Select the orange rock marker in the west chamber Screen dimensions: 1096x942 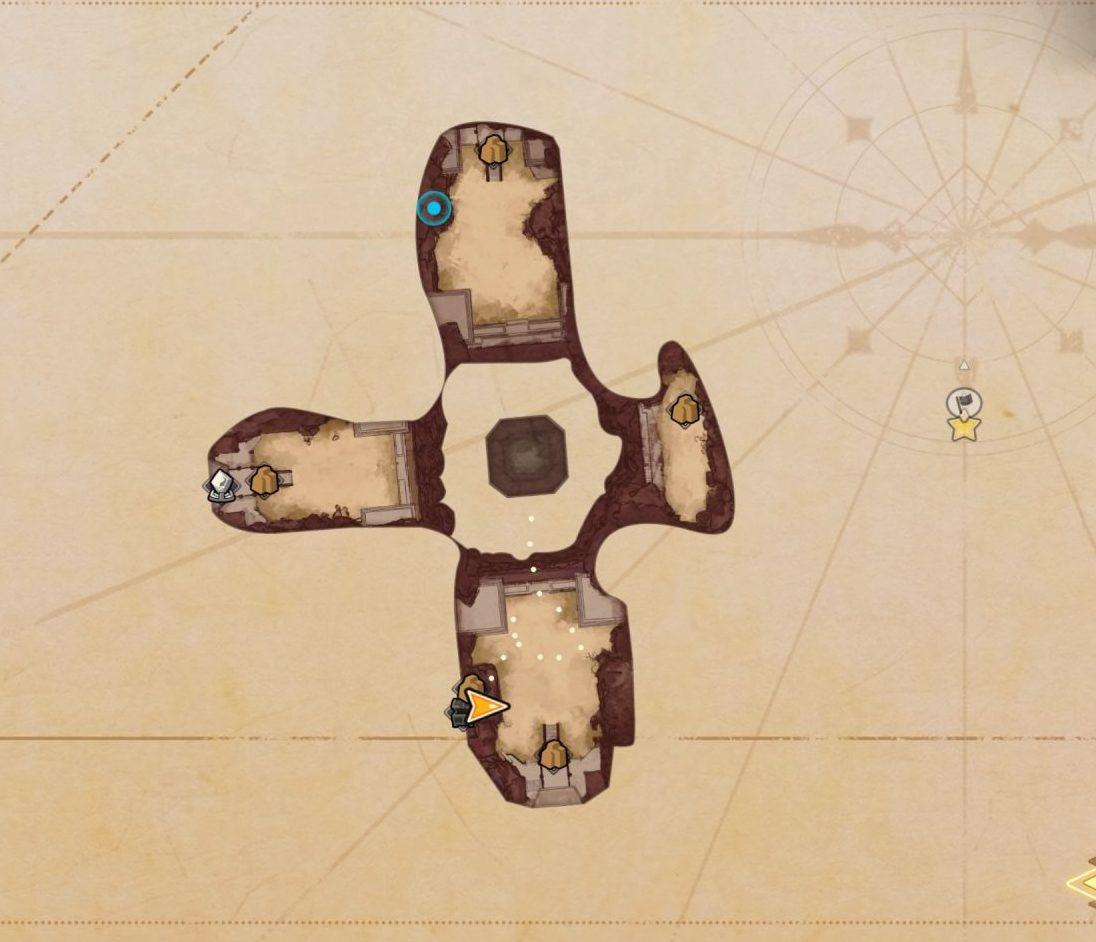click(264, 481)
